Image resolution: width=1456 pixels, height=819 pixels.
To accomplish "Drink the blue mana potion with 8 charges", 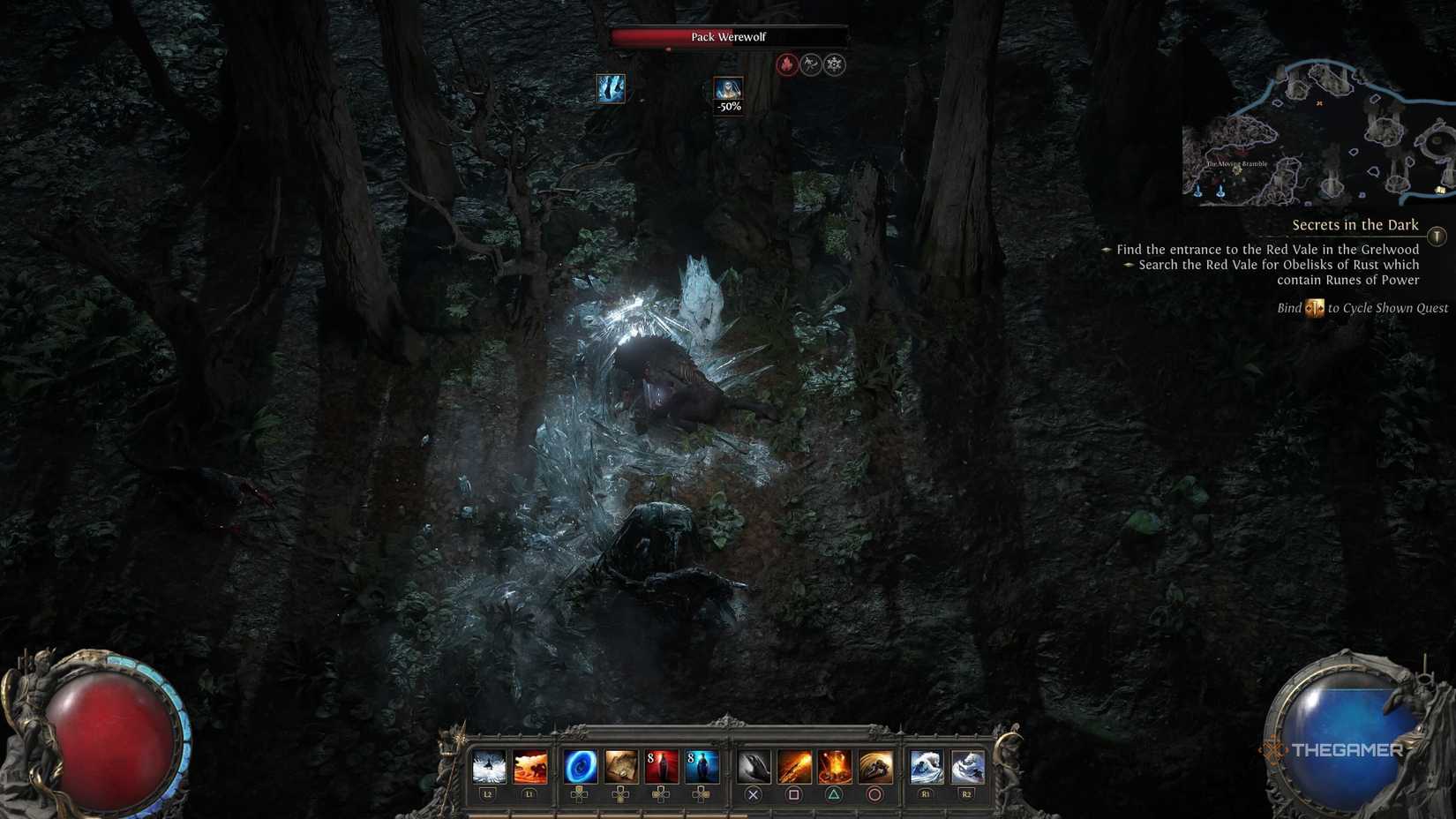I will pos(702,766).
